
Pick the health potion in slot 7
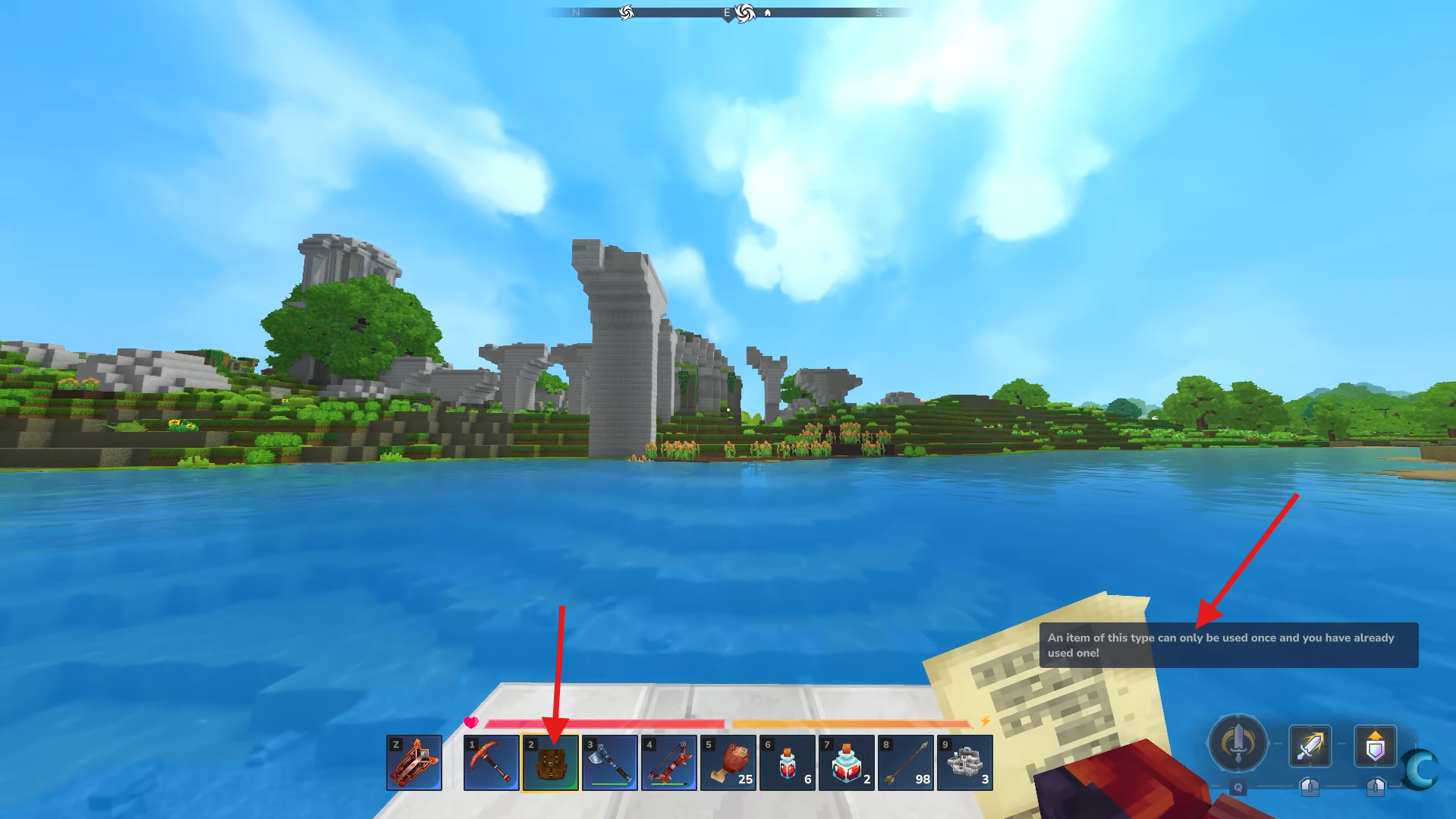(847, 762)
